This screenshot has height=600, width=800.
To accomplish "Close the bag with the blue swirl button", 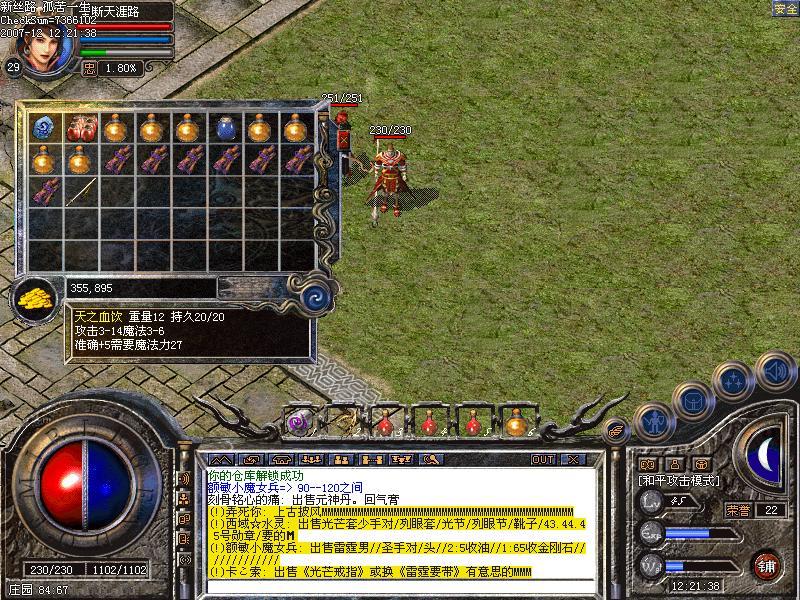I will coord(316,295).
